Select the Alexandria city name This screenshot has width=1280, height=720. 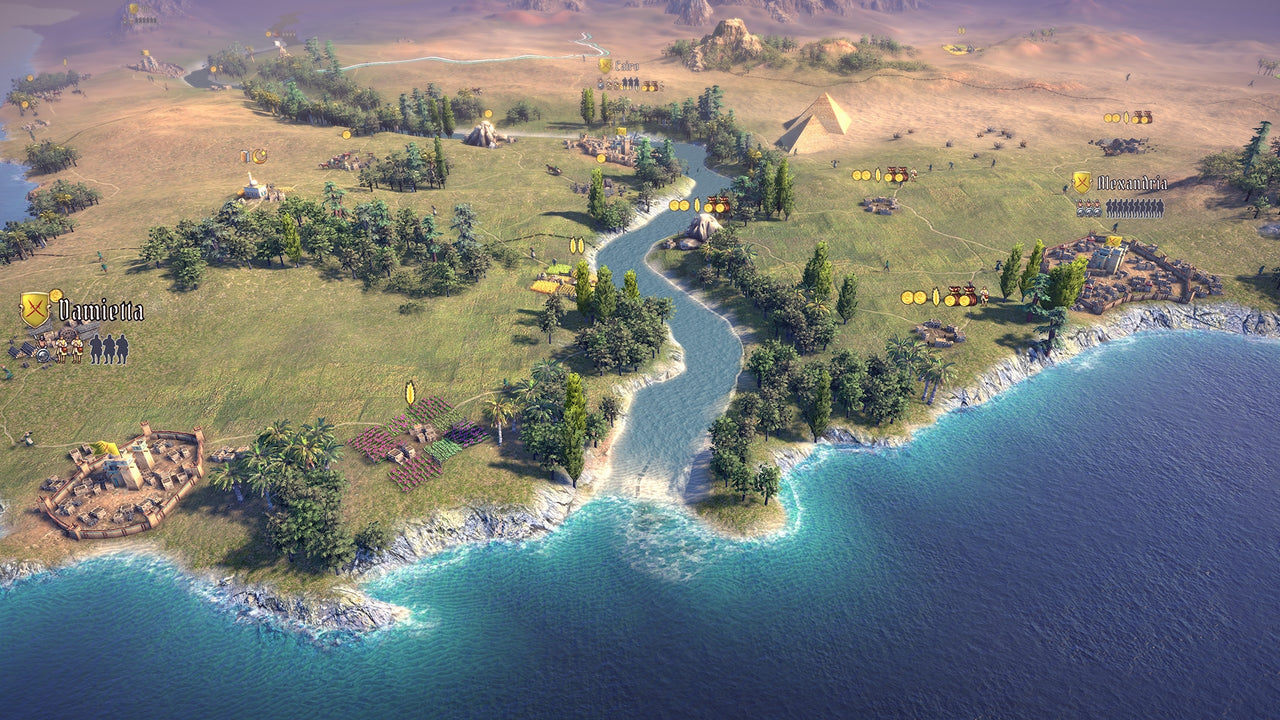pos(1132,183)
